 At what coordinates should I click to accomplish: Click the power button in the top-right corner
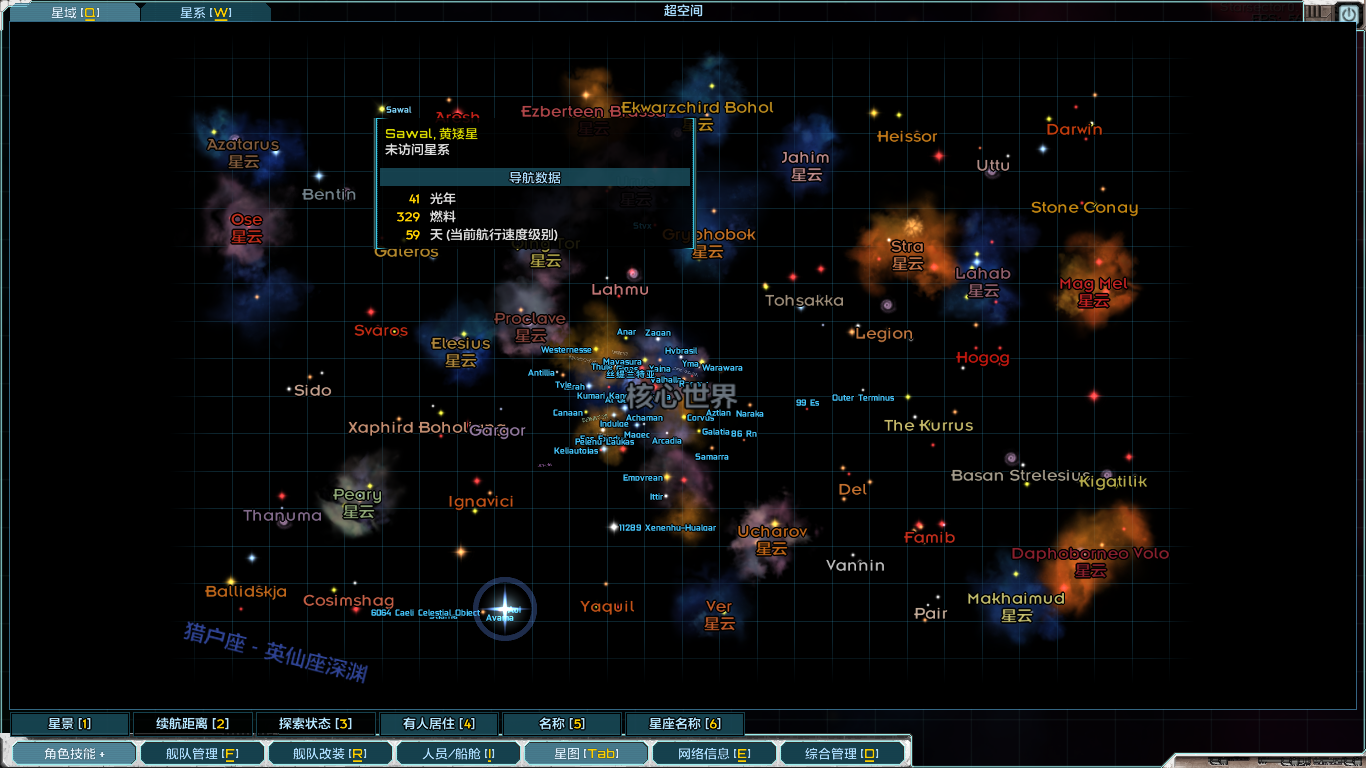point(1348,13)
